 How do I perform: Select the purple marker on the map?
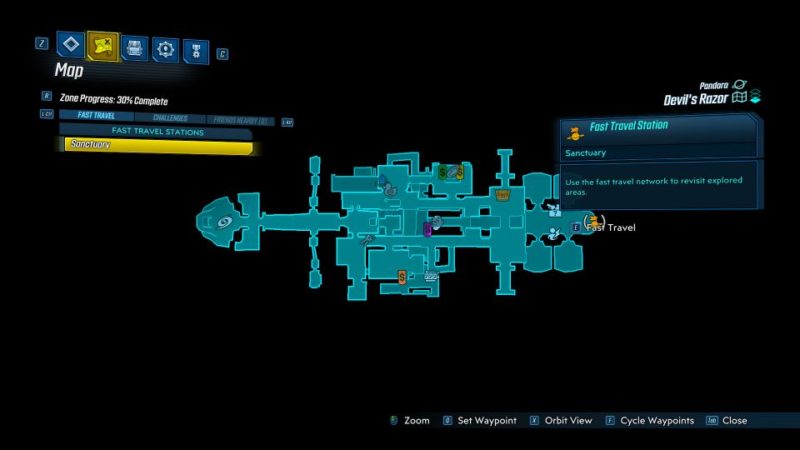[x=427, y=229]
